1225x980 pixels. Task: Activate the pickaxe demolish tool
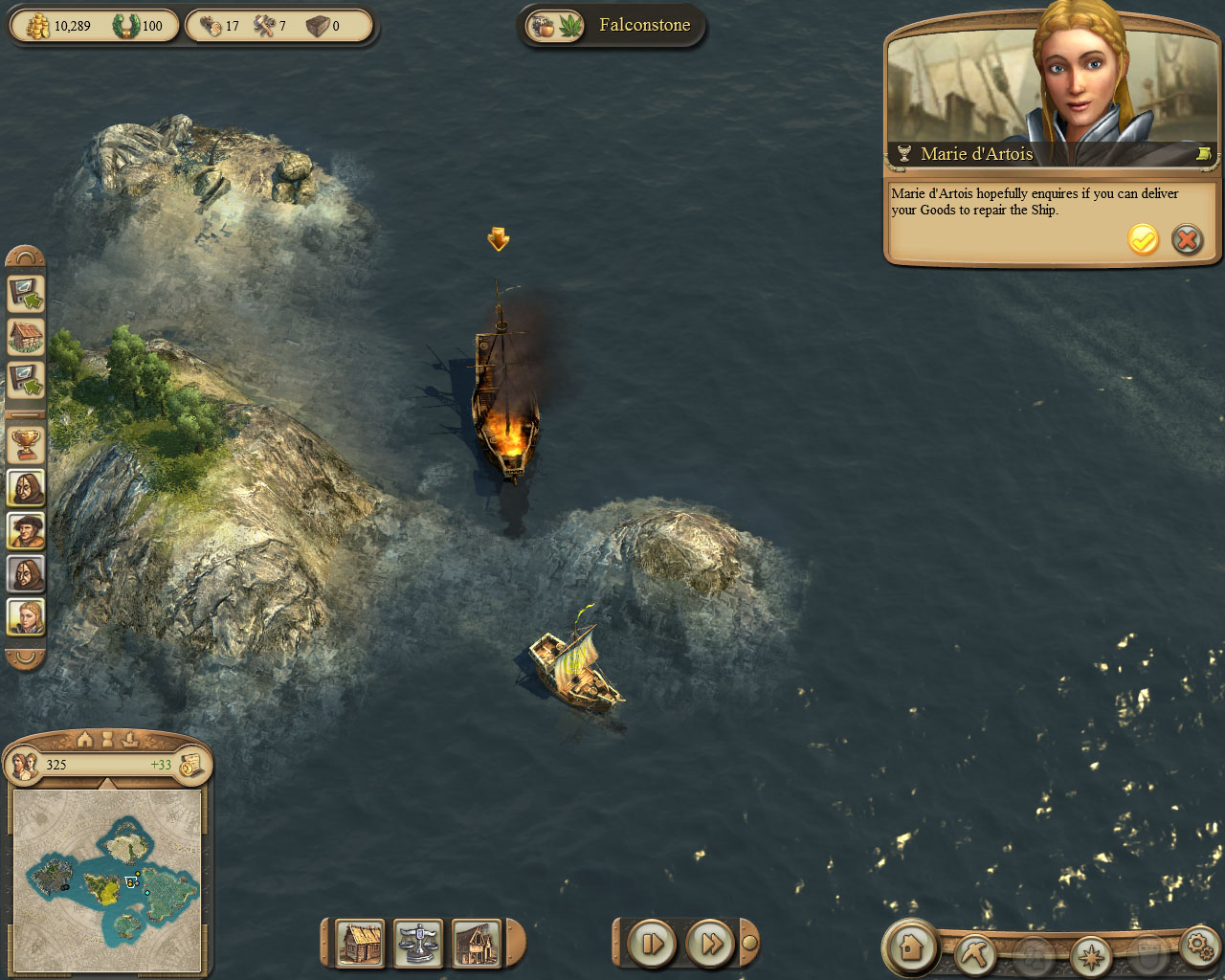tap(974, 953)
